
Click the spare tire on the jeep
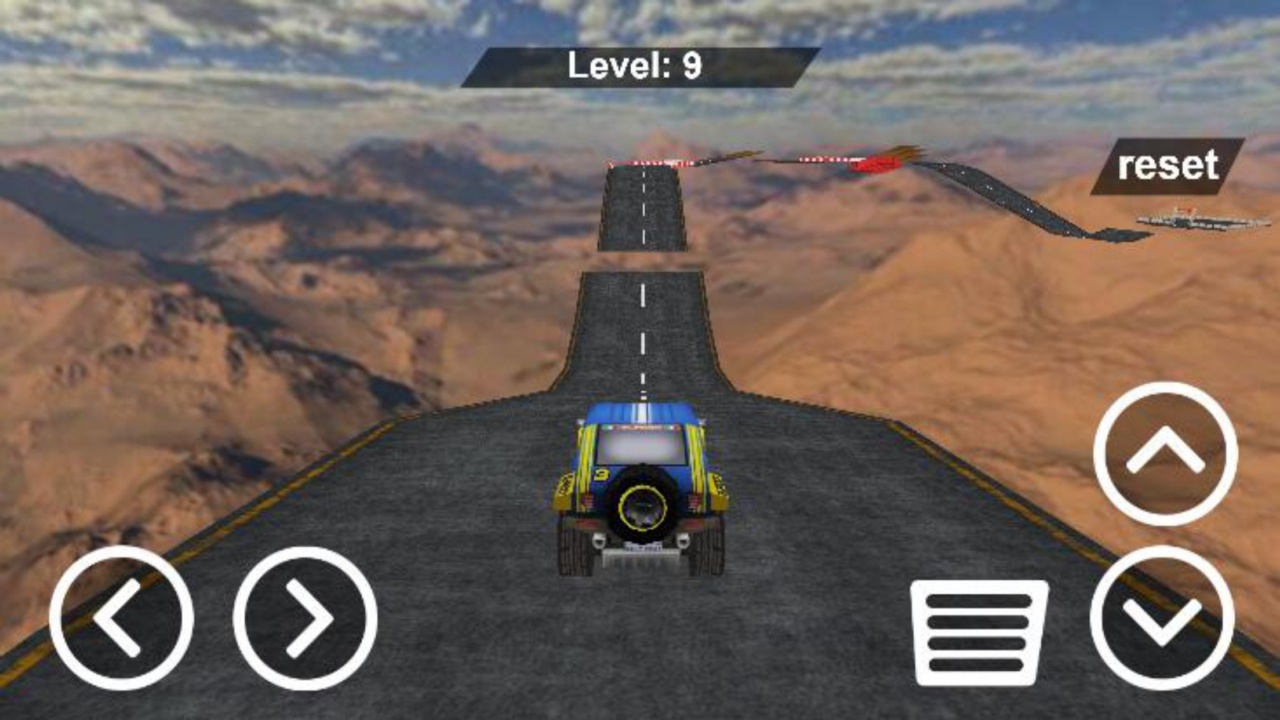[x=640, y=505]
